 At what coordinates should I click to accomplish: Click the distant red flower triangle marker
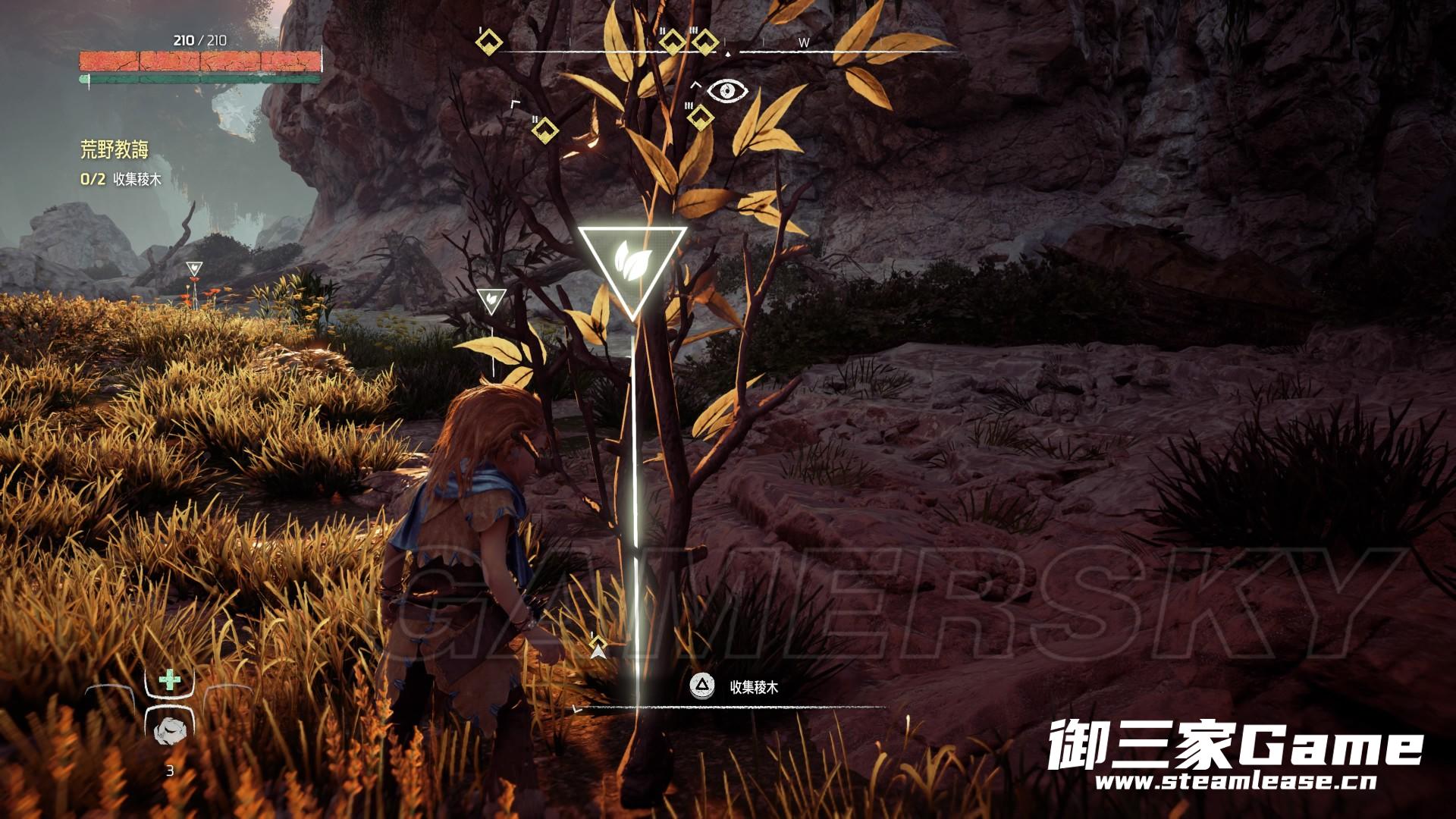195,268
